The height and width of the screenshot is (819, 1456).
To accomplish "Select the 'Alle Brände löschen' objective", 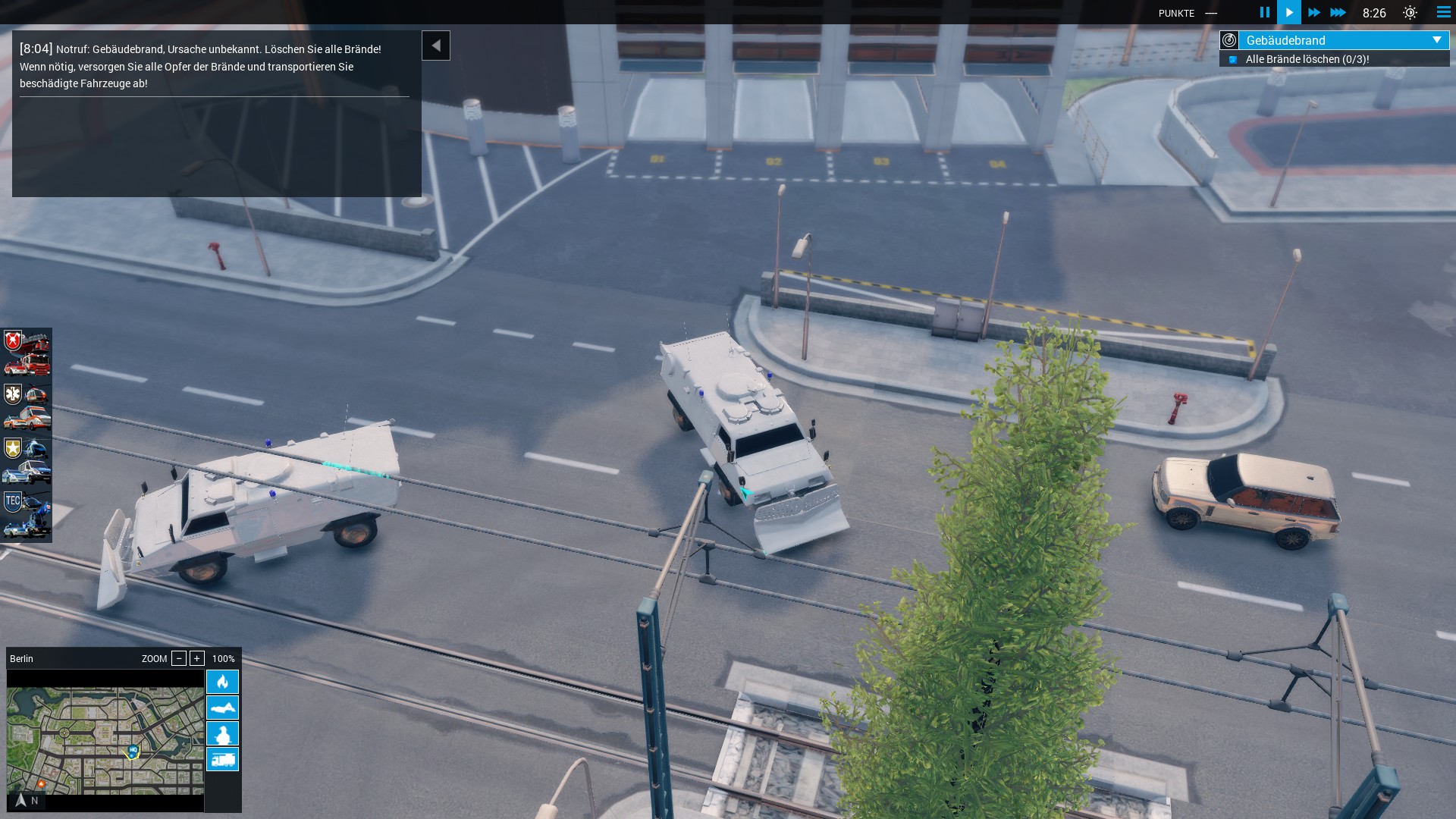I will pos(1307,59).
